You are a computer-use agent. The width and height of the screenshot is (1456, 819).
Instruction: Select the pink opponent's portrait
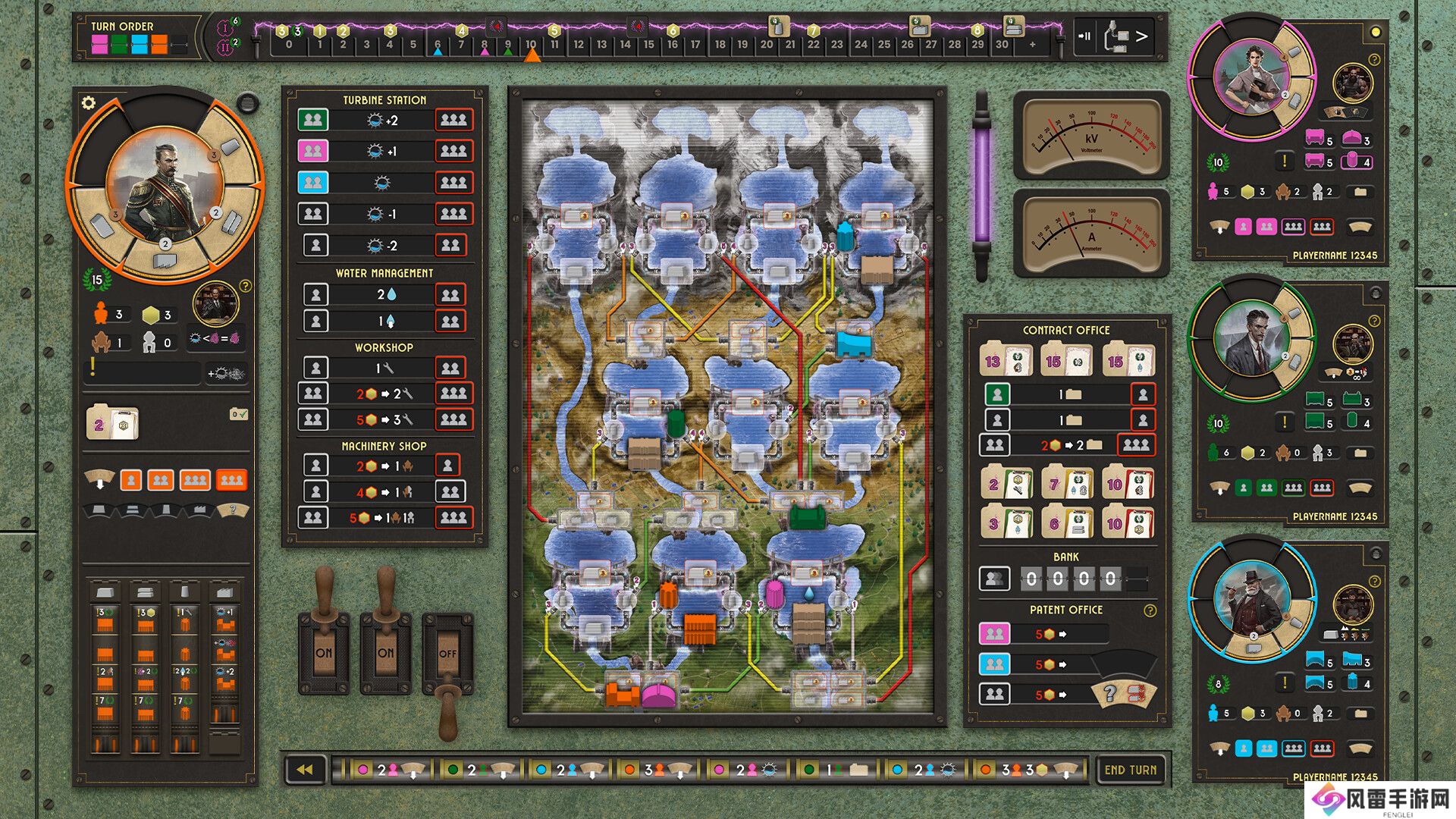point(1251,78)
